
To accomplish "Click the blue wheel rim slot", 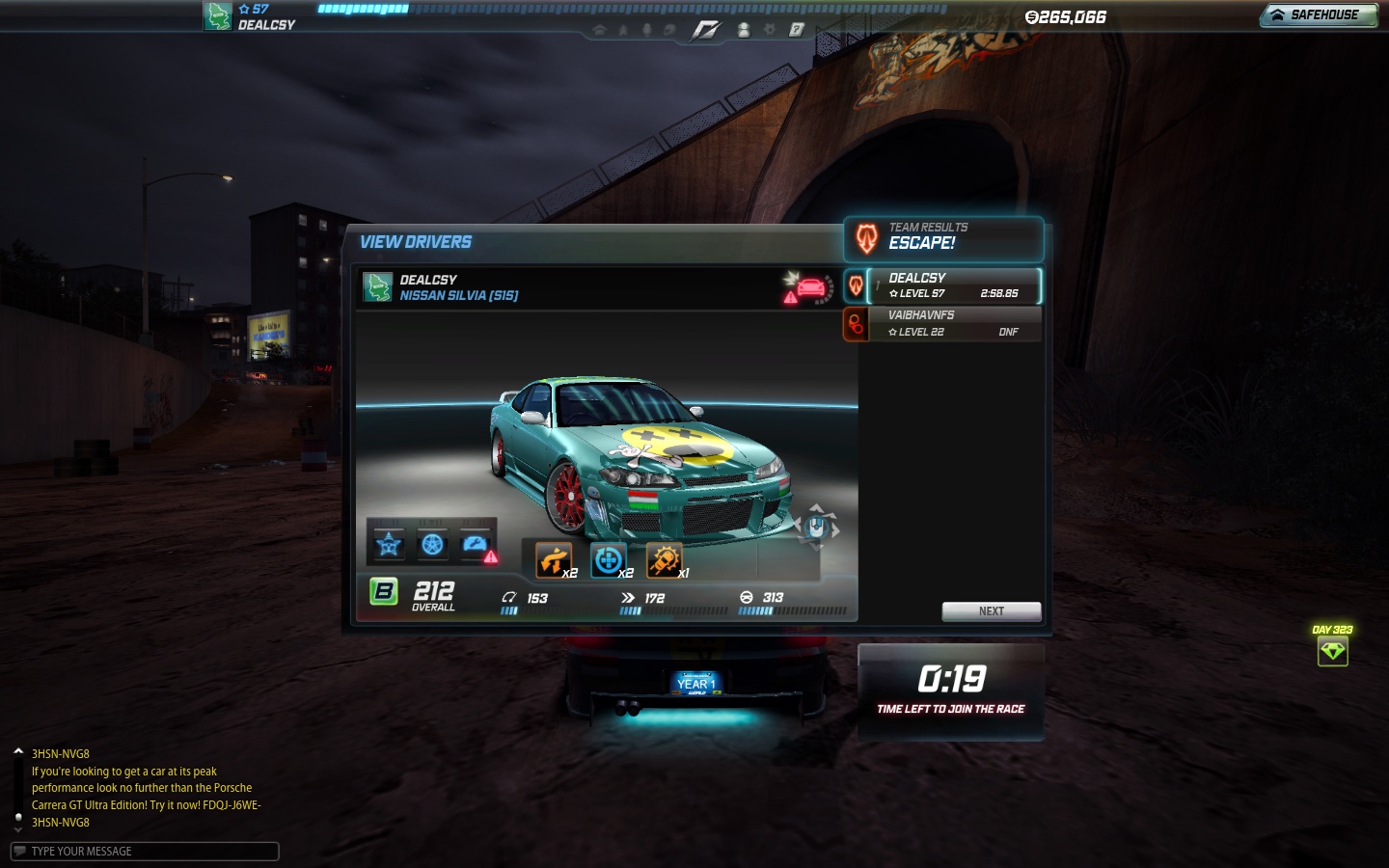I will pos(432,546).
